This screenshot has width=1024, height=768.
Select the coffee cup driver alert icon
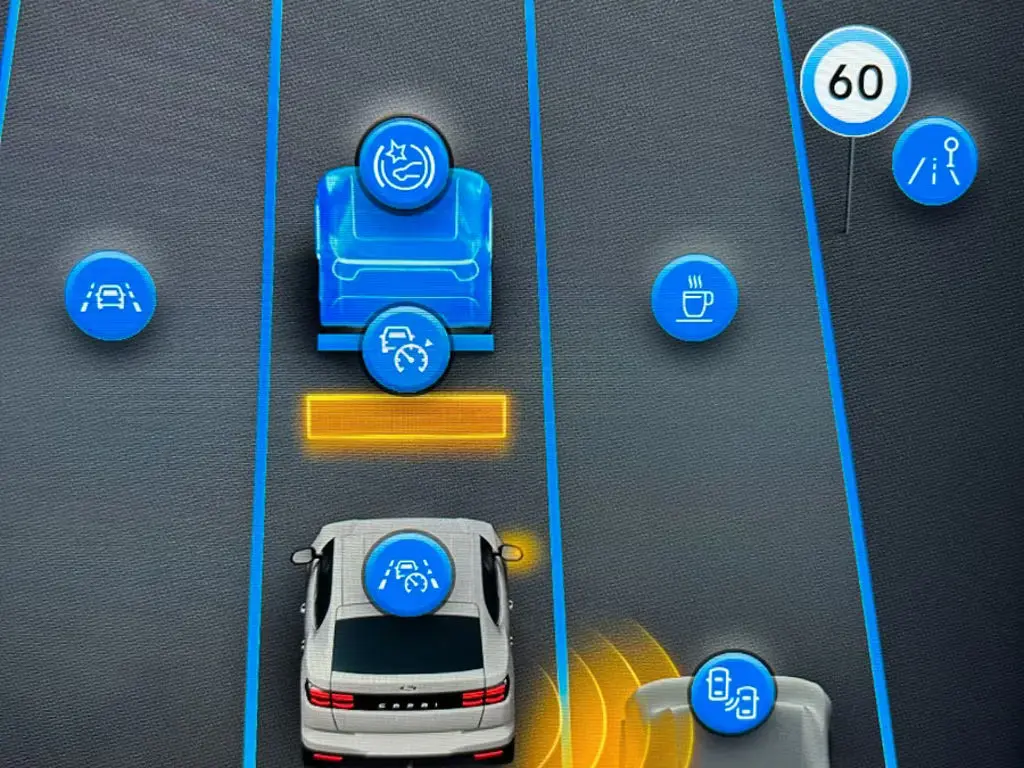point(694,297)
